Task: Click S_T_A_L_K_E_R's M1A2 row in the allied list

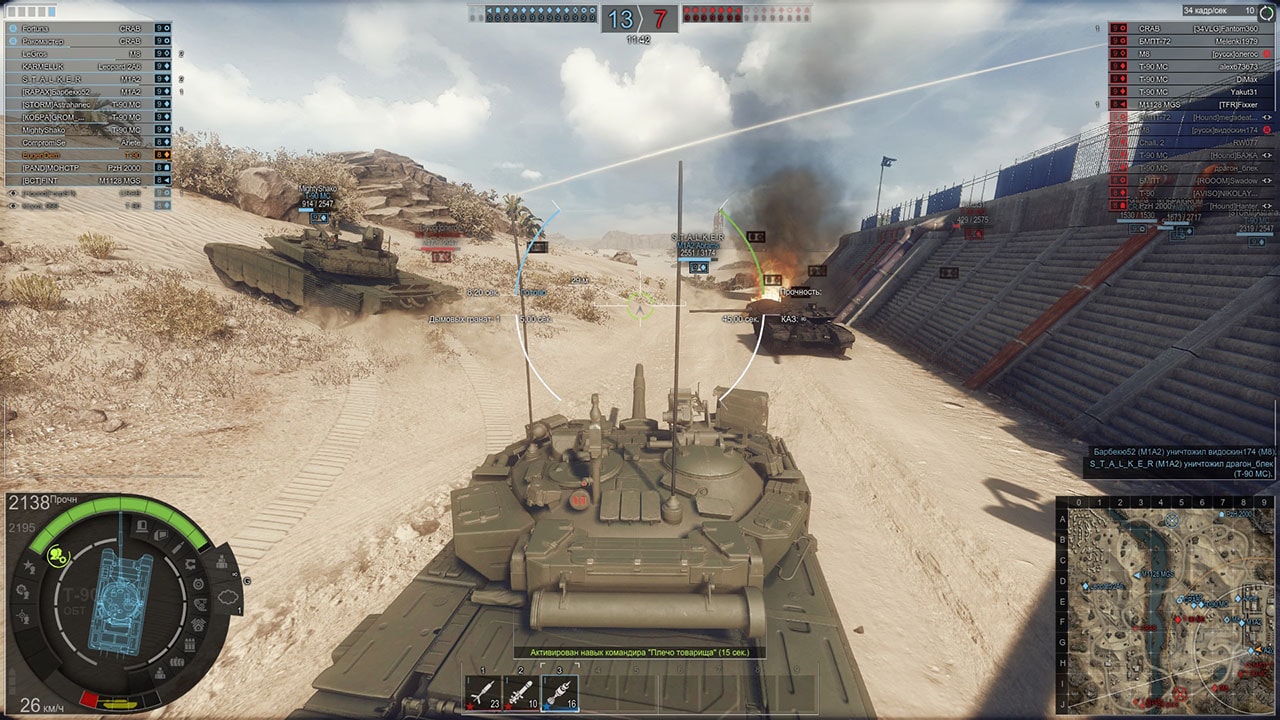Action: coord(80,79)
